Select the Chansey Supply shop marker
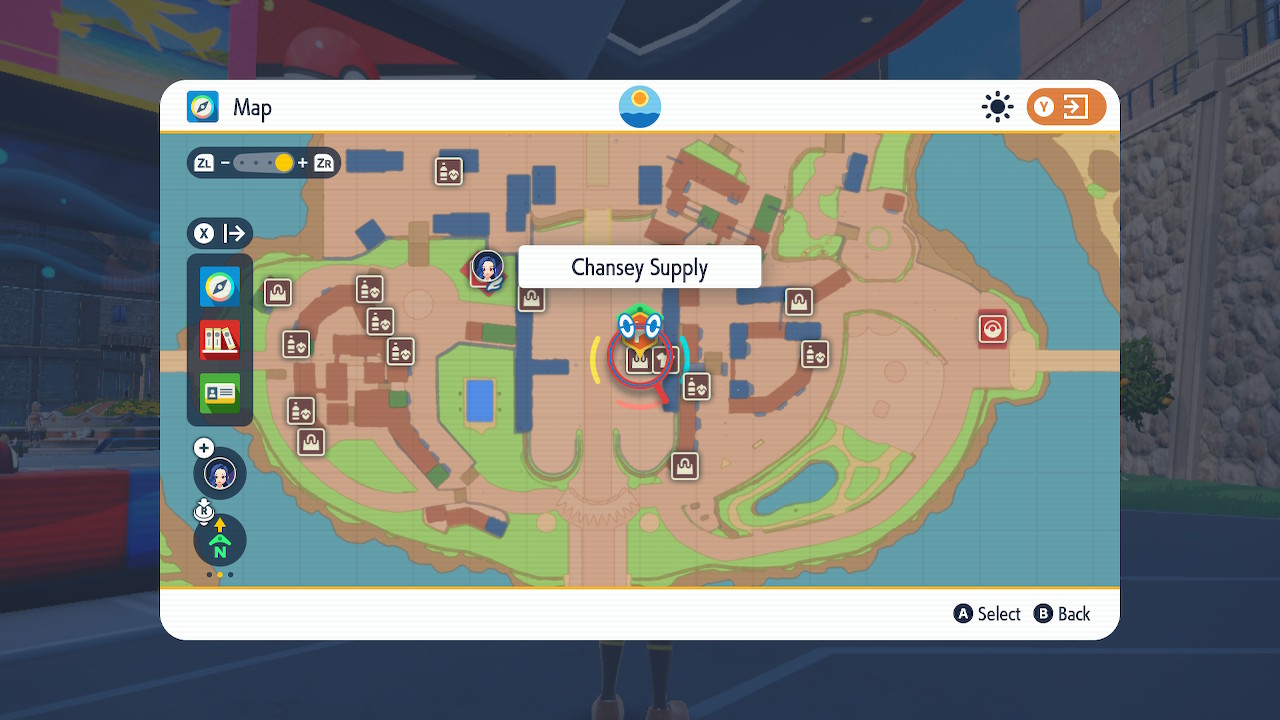 [639, 360]
